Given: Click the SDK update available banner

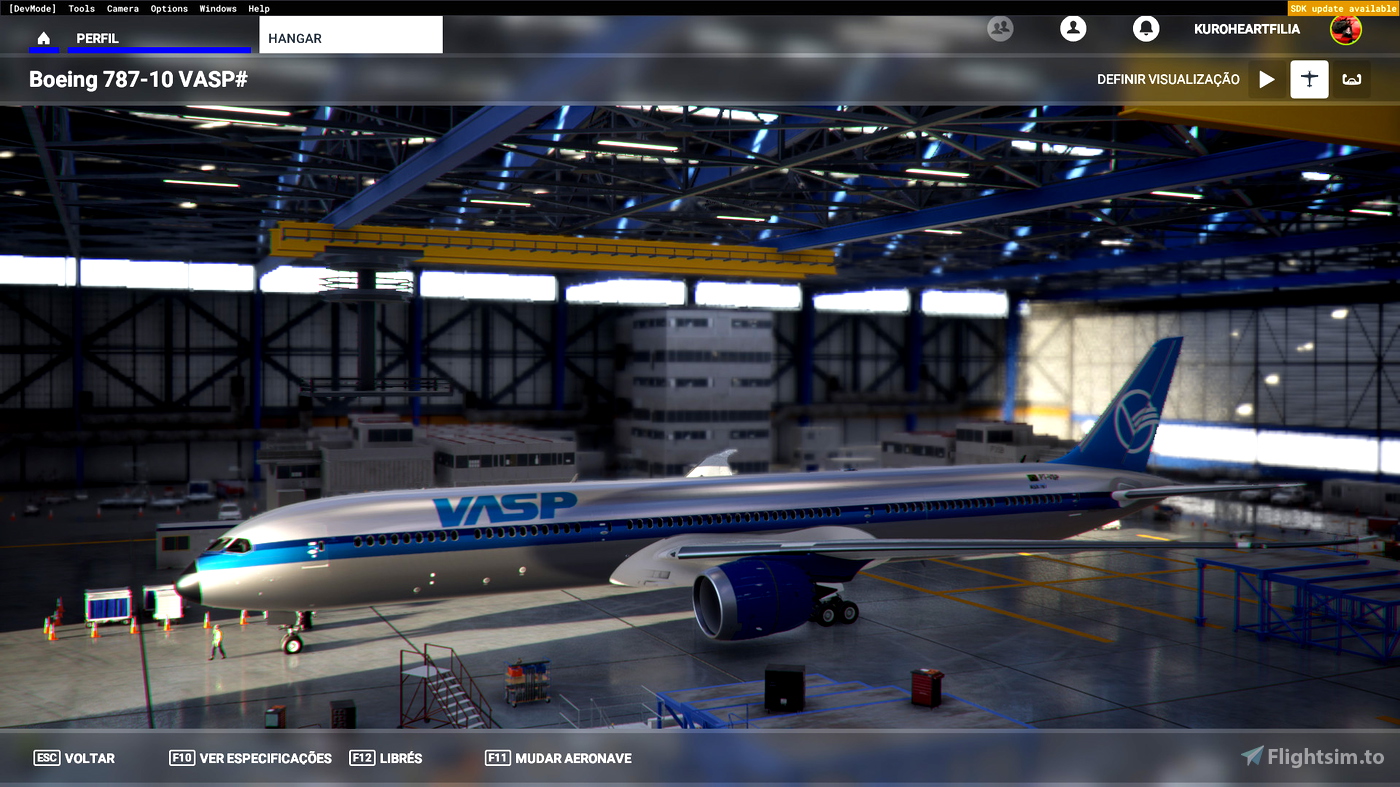Looking at the screenshot, I should [x=1344, y=7].
